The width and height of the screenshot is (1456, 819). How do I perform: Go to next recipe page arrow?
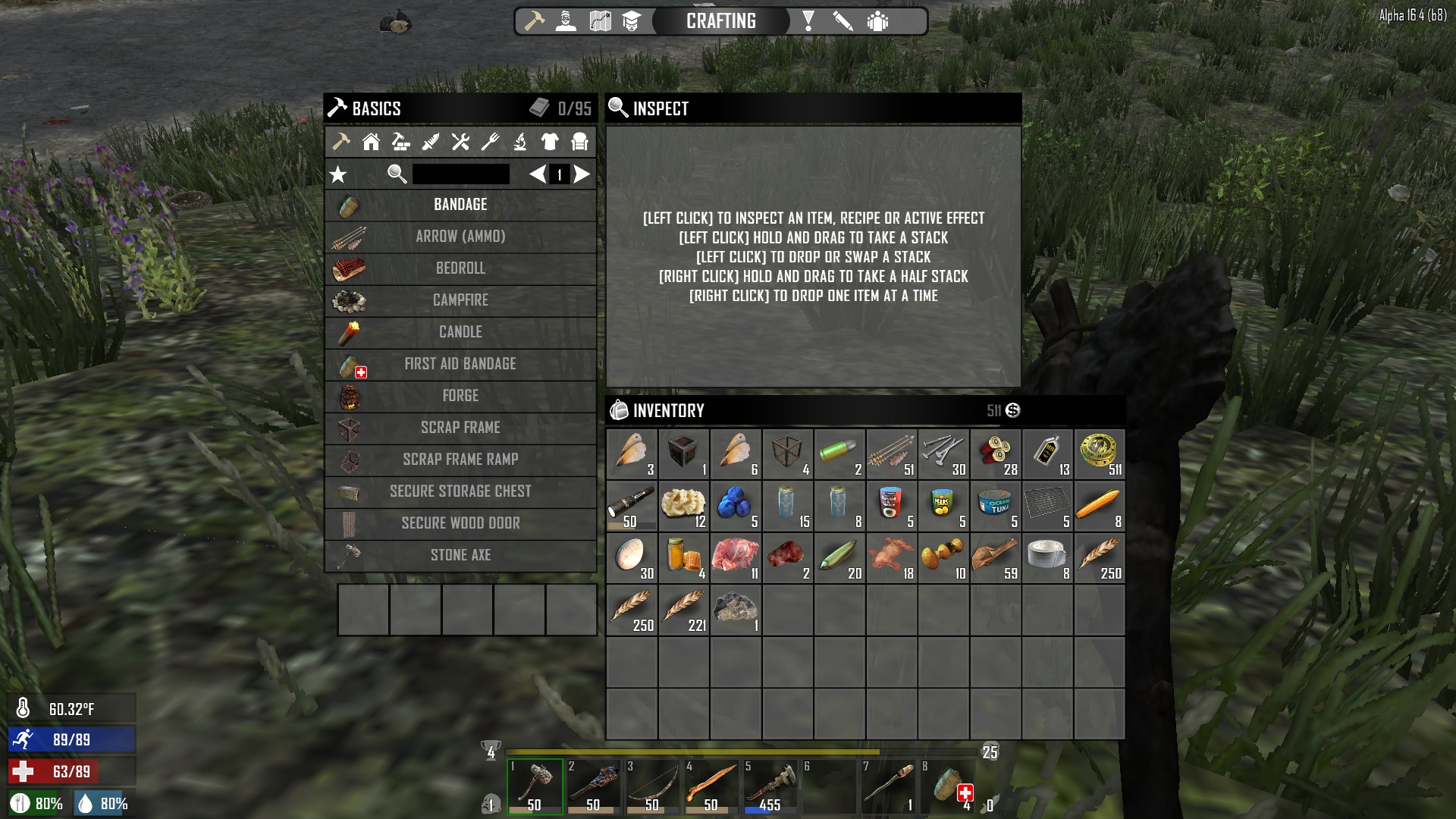581,174
